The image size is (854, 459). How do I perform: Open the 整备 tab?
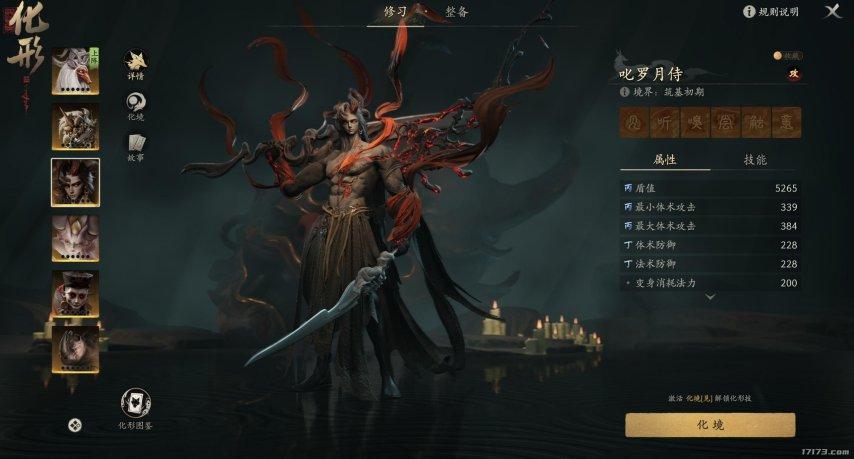pos(457,12)
